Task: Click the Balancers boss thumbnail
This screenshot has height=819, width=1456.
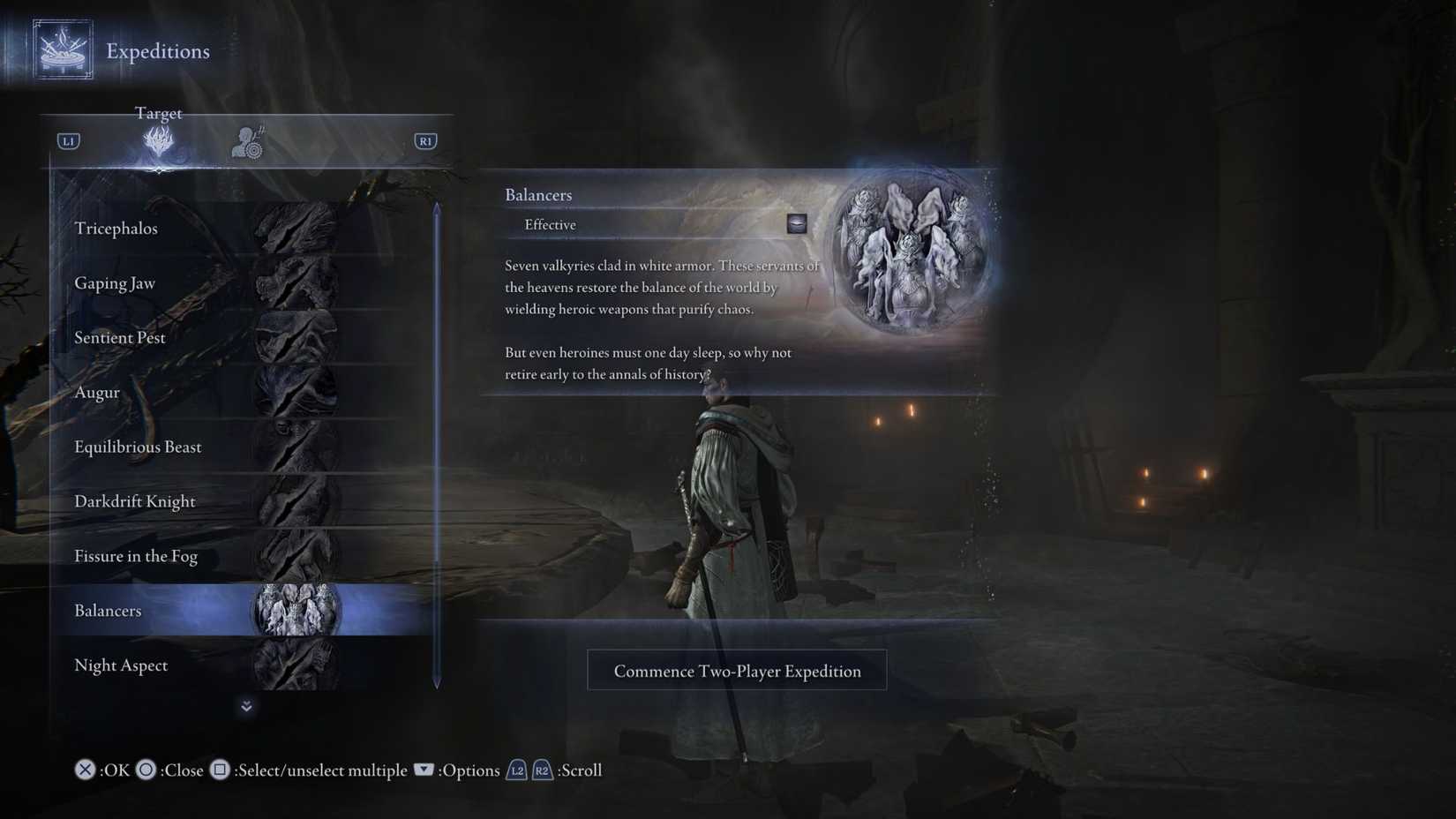Action: [296, 610]
